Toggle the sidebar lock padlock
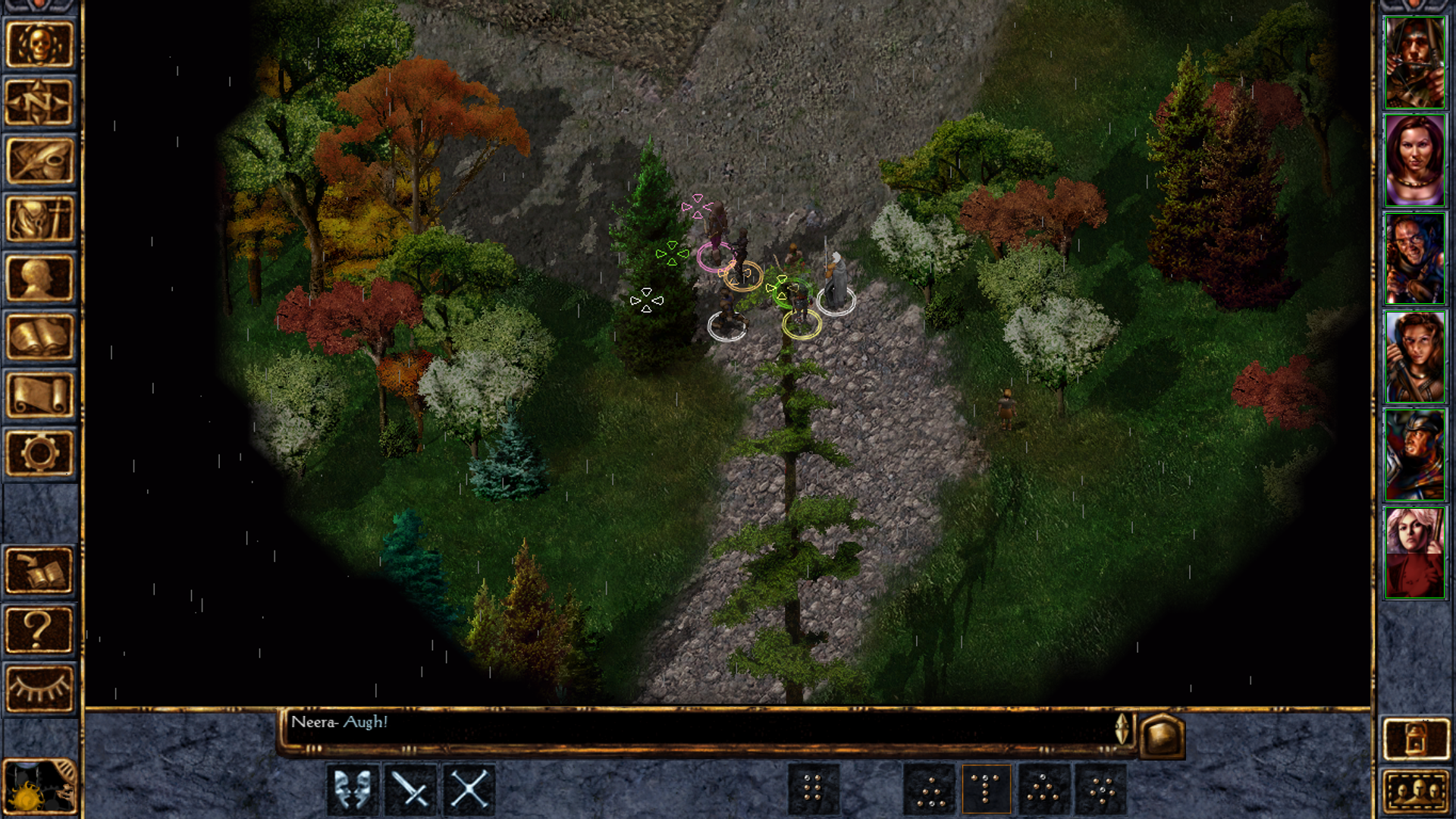Image resolution: width=1456 pixels, height=819 pixels. 1417,739
